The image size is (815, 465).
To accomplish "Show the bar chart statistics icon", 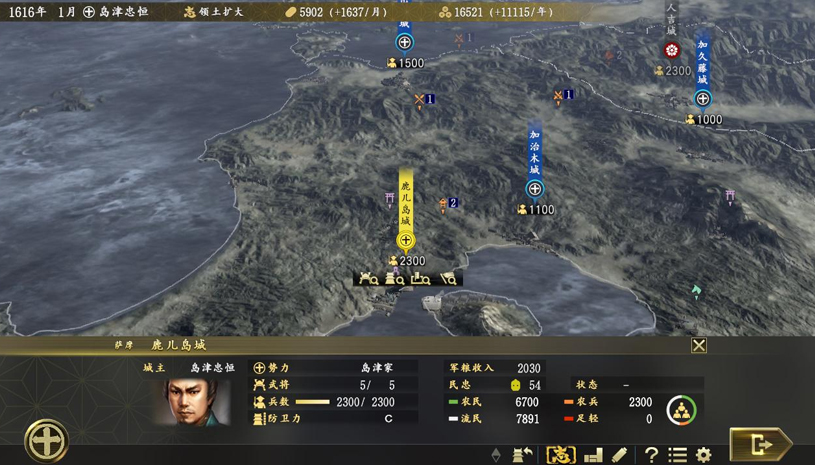I will point(593,455).
